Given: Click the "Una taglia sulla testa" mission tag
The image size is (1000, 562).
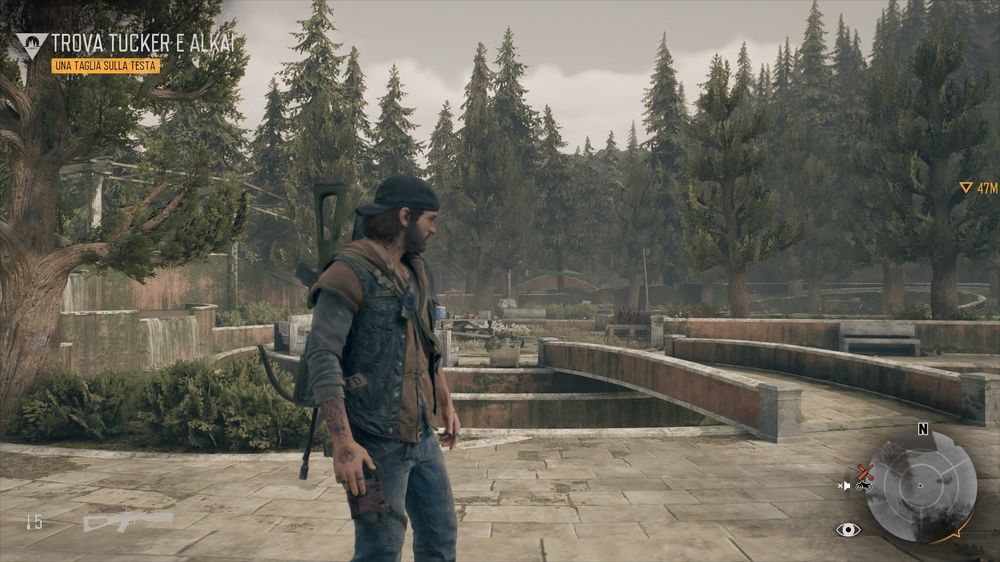Looking at the screenshot, I should click(105, 65).
